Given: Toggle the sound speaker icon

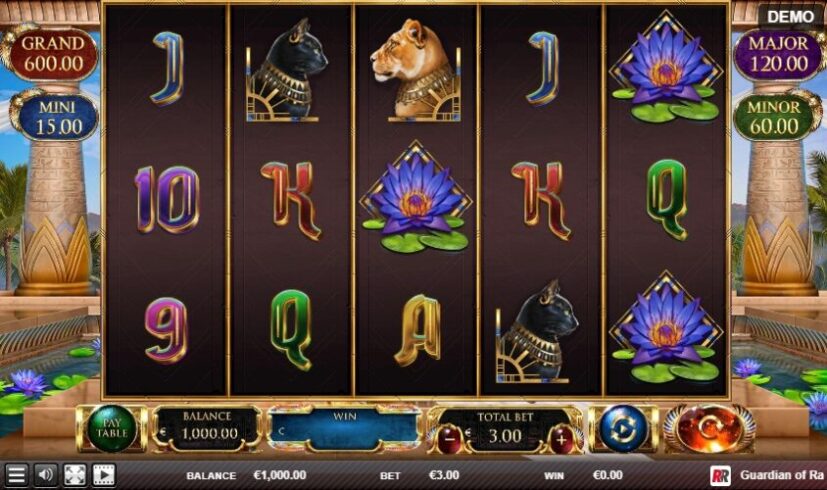Looking at the screenshot, I should [x=45, y=475].
